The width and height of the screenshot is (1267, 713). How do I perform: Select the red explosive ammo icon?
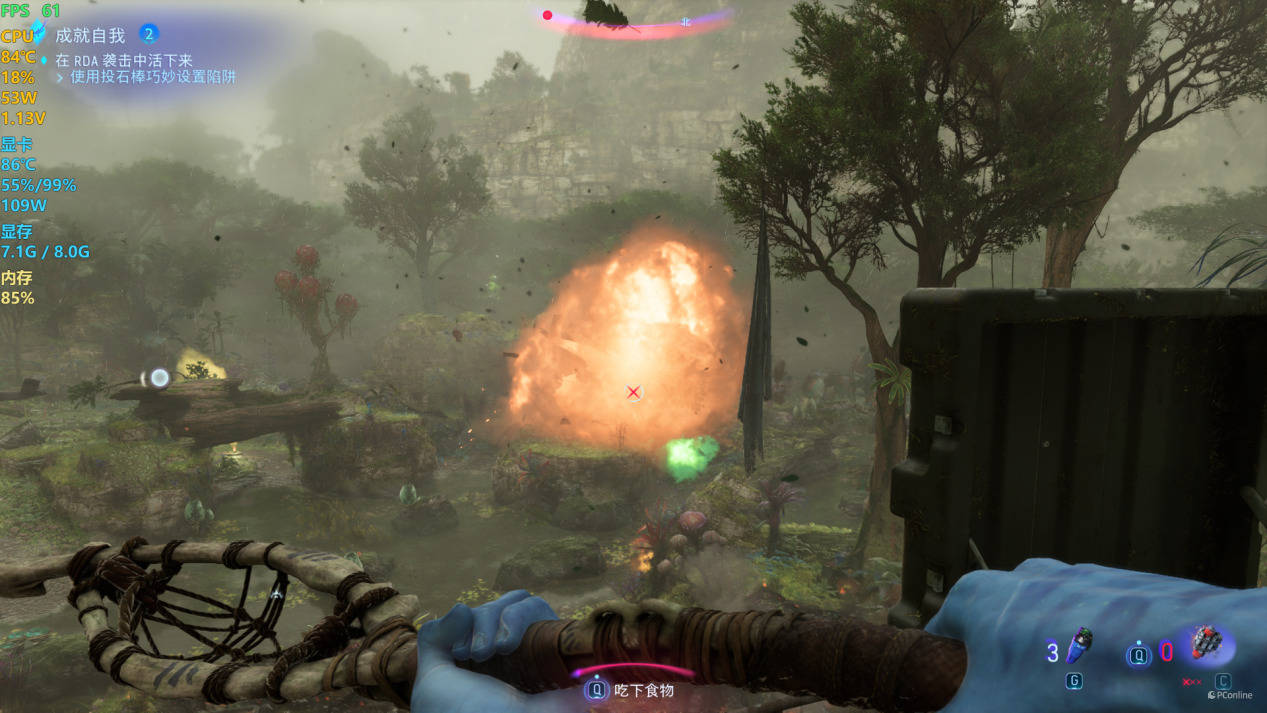point(1205,643)
